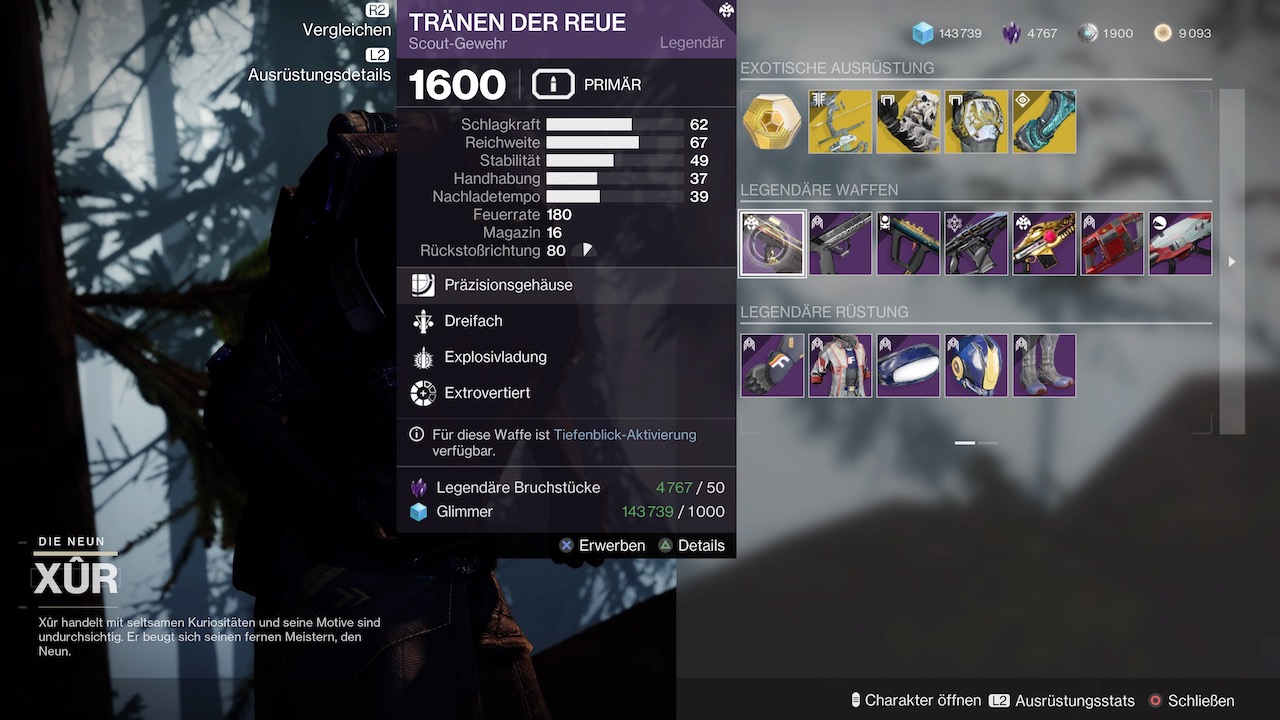Pick the blue and gold legendary helmet
The height and width of the screenshot is (720, 1280).
click(976, 365)
